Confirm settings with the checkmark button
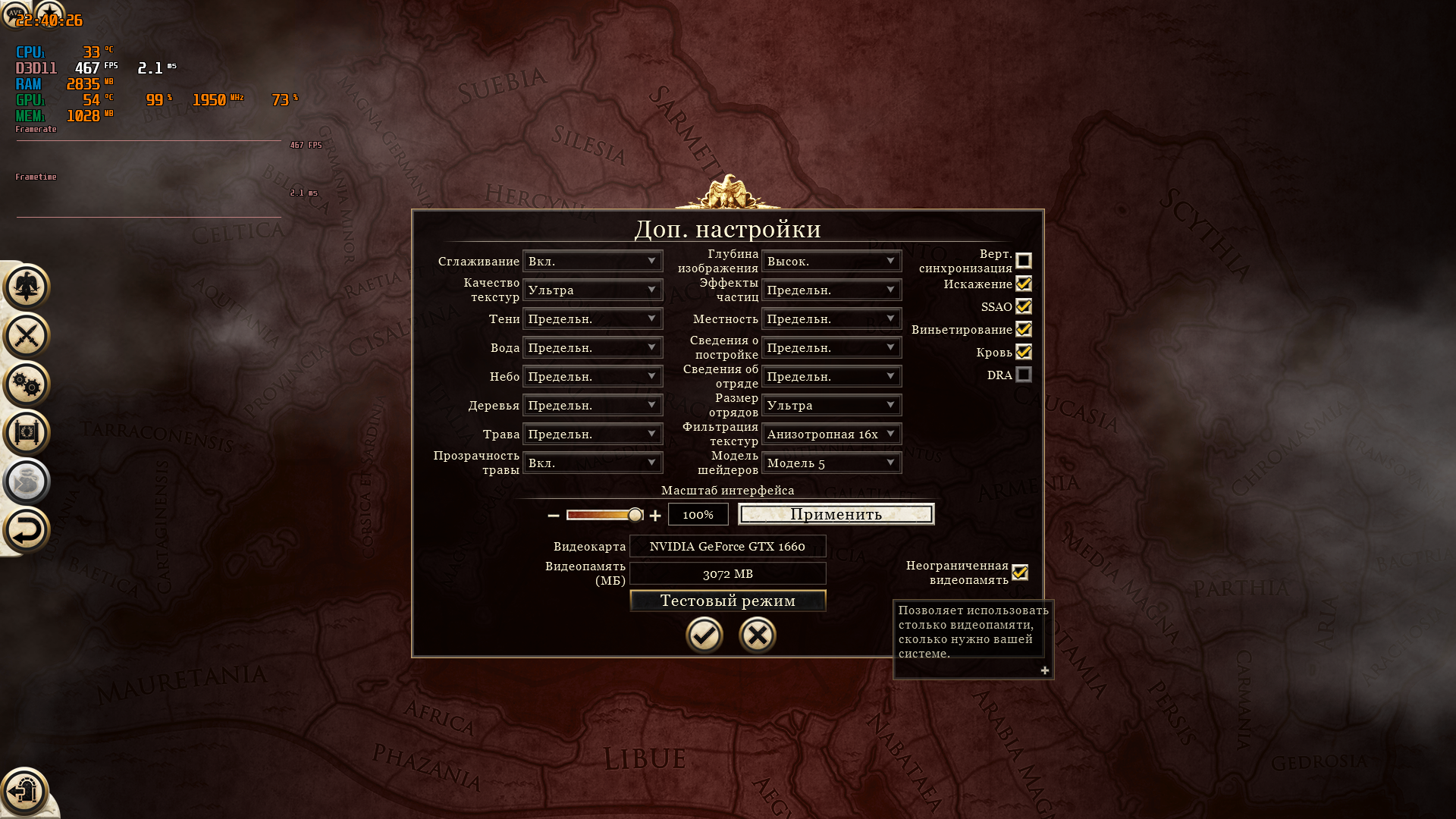Image resolution: width=1456 pixels, height=819 pixels. pyautogui.click(x=704, y=635)
